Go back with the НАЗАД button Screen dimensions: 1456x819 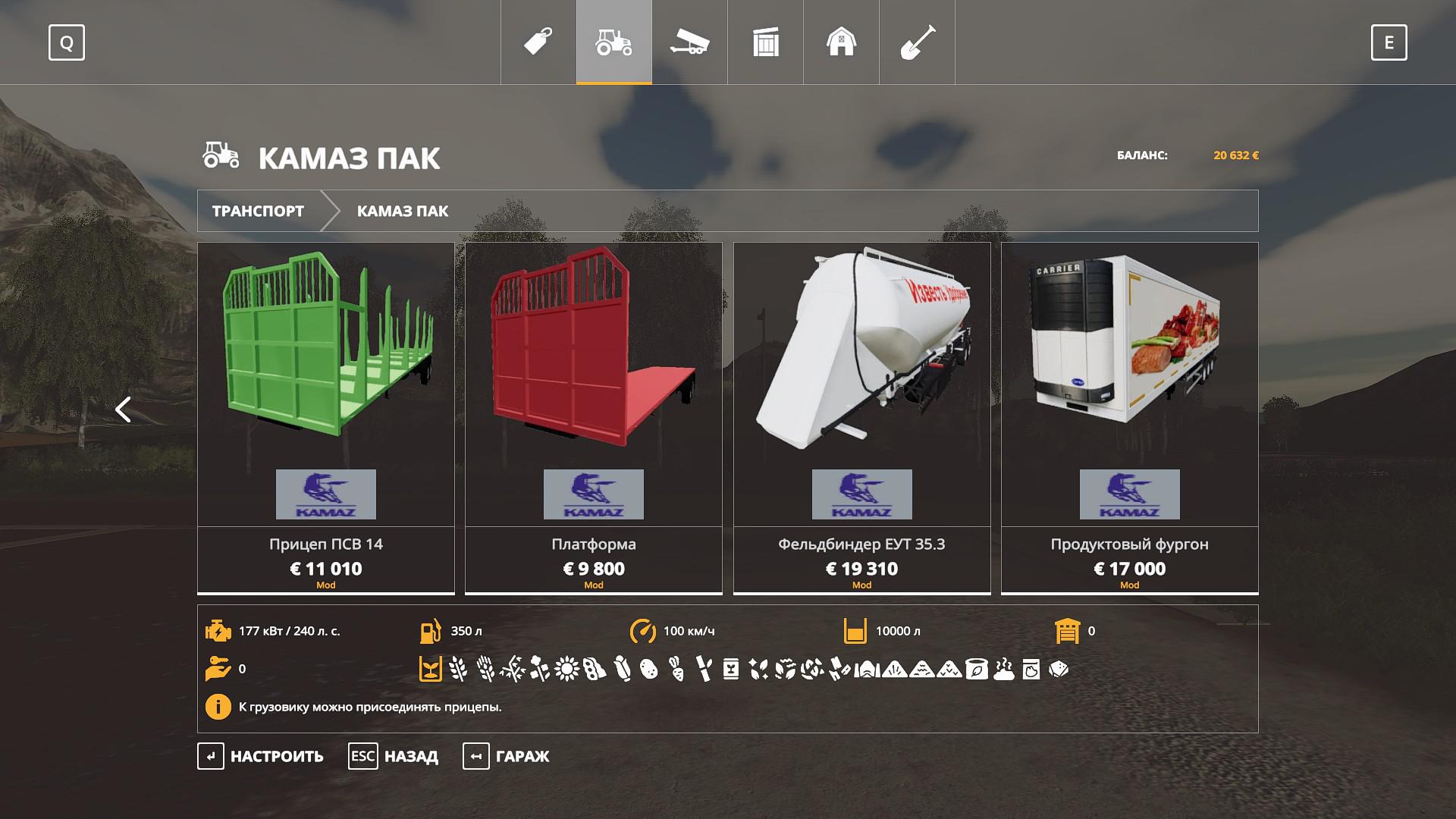[x=394, y=756]
